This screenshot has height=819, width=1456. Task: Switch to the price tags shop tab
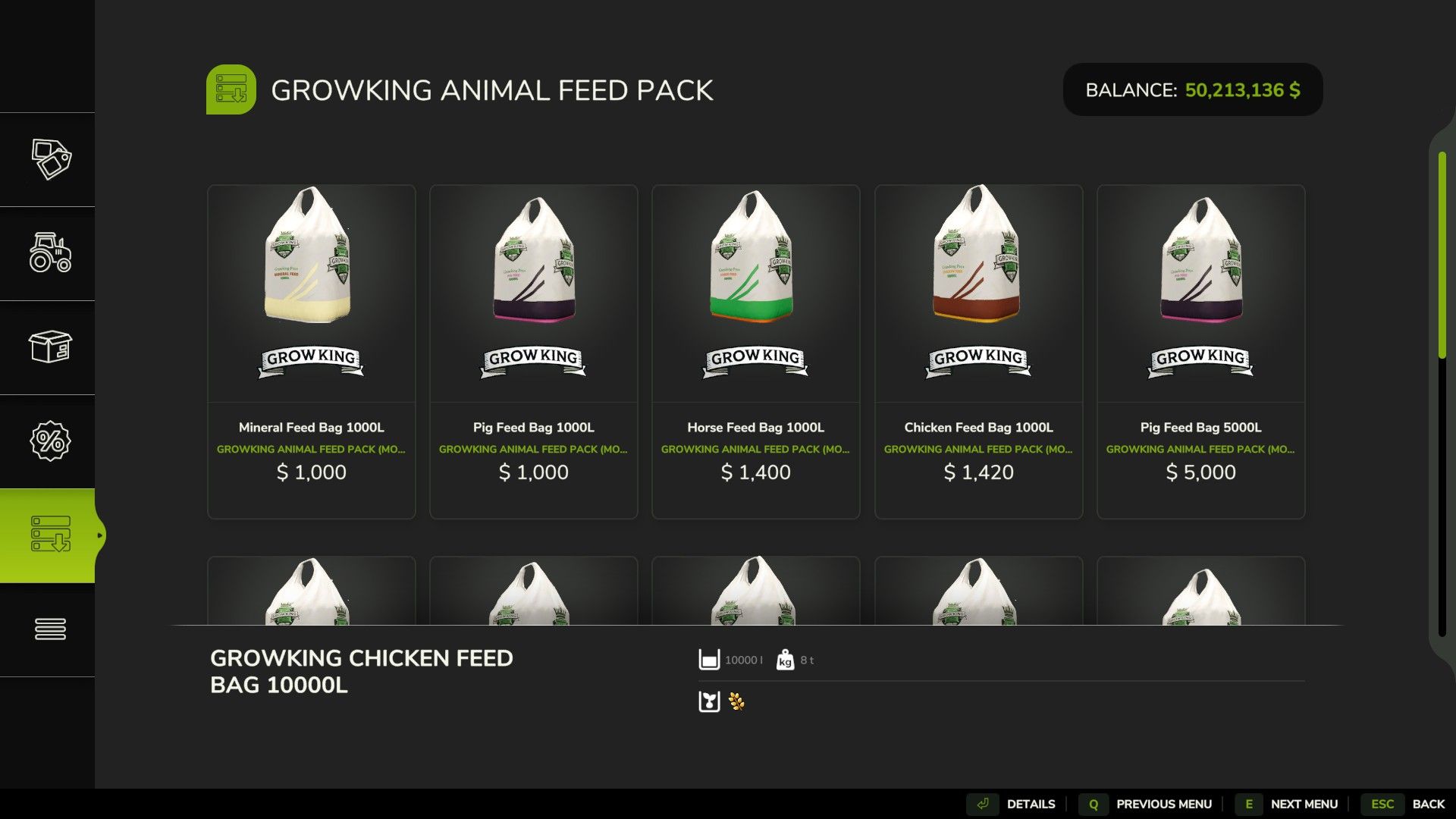point(50,159)
